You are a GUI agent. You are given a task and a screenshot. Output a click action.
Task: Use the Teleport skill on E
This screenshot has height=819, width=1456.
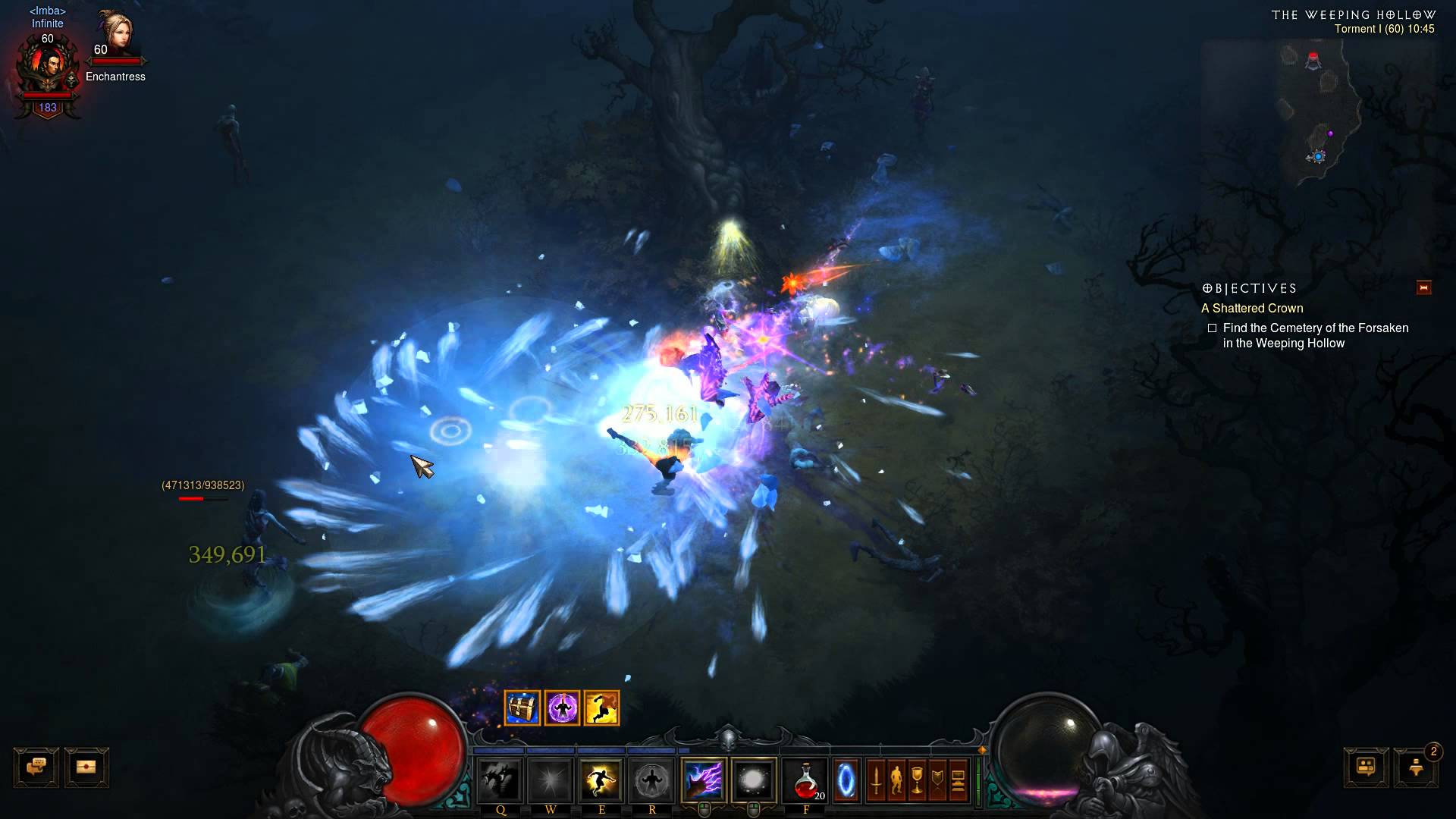601,780
